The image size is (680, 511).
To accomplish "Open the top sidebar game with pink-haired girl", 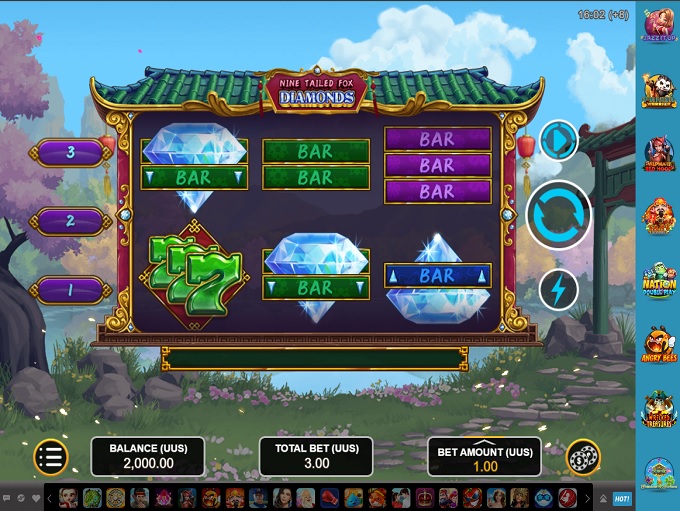I will tap(658, 25).
